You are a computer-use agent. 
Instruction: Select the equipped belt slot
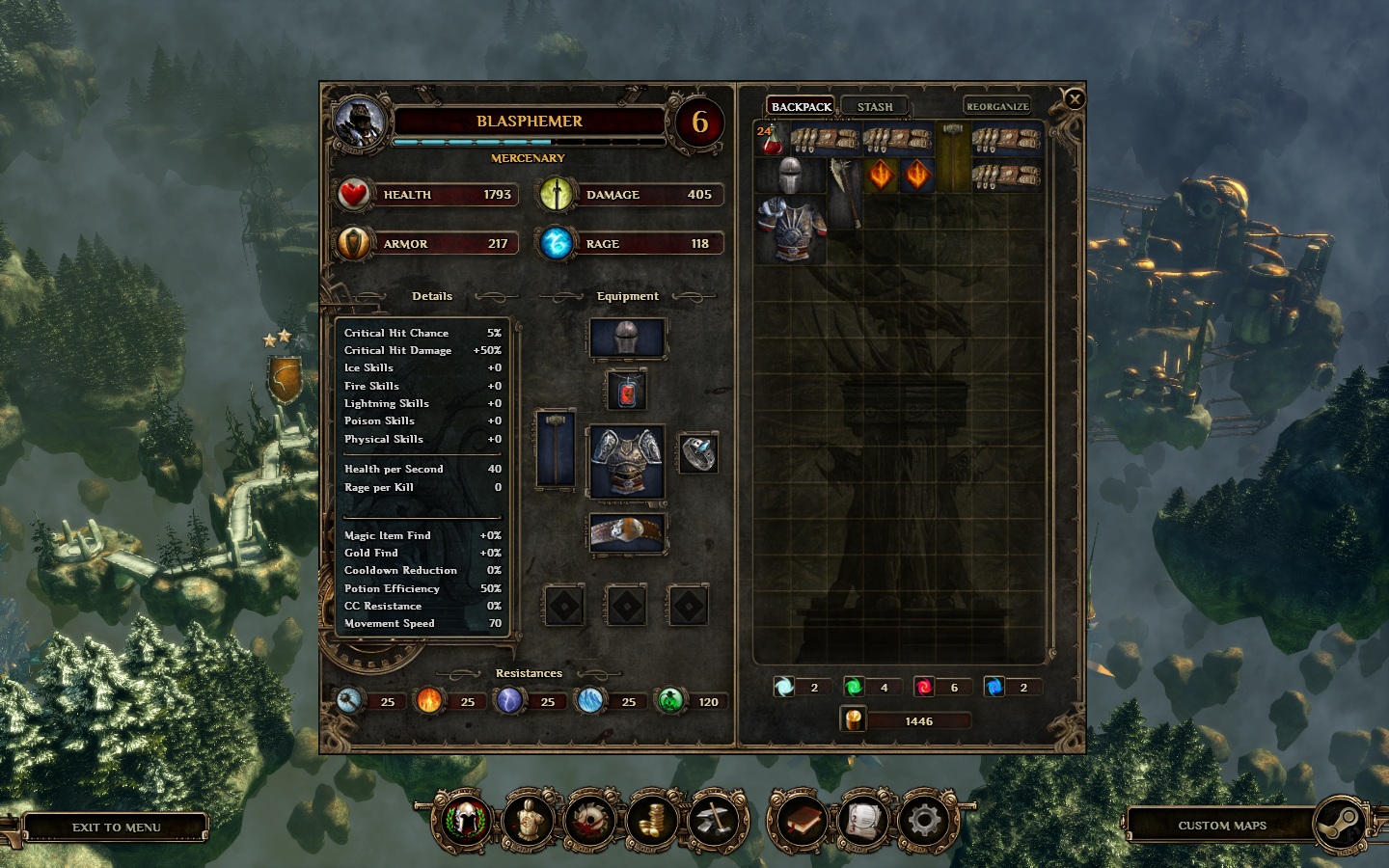[x=627, y=532]
